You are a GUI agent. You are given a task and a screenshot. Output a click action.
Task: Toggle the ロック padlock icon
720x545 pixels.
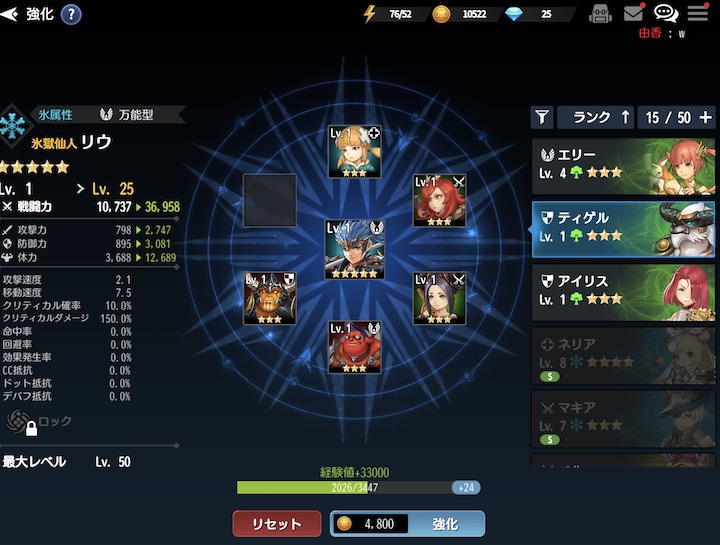[32, 423]
